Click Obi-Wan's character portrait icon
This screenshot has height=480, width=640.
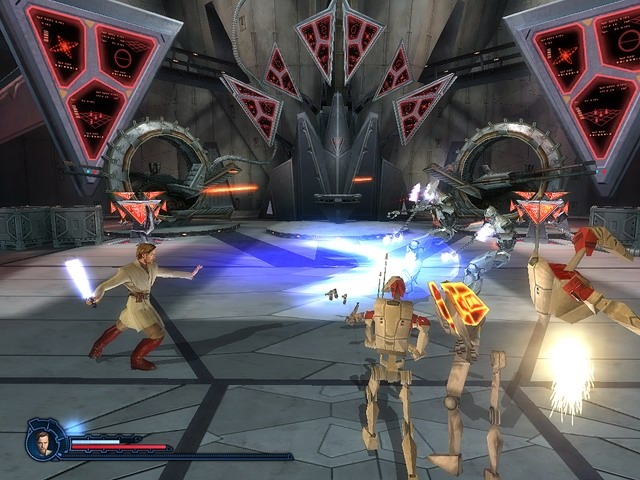(46, 440)
